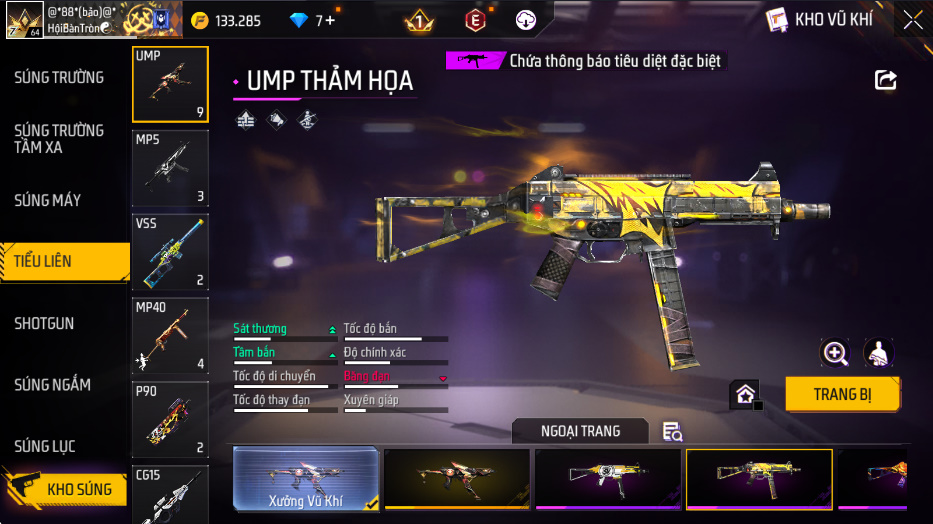Zoom in on the weapon with magnifier icon
The width and height of the screenshot is (933, 524).
[835, 352]
